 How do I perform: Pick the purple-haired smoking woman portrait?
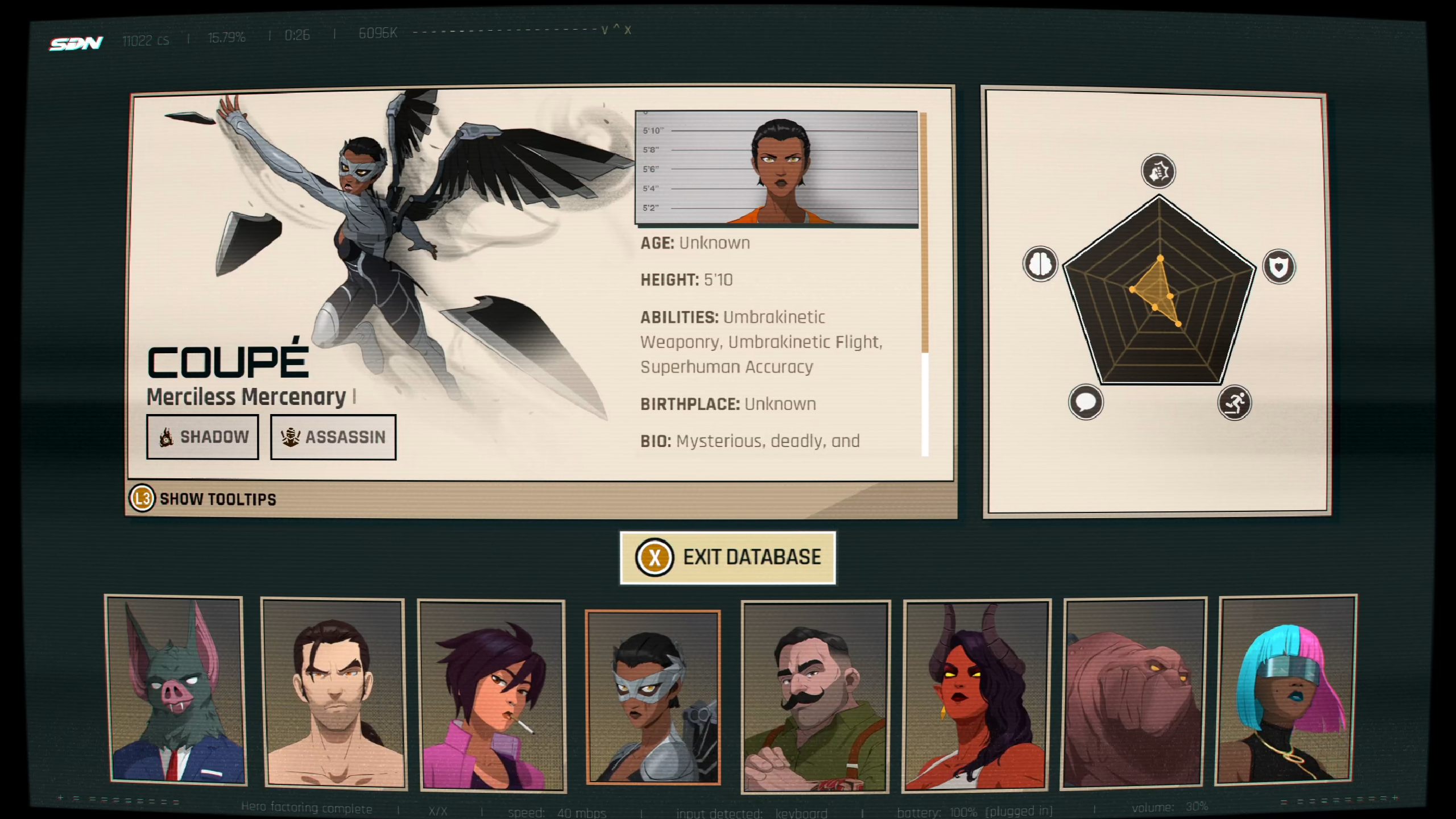pyautogui.click(x=492, y=696)
